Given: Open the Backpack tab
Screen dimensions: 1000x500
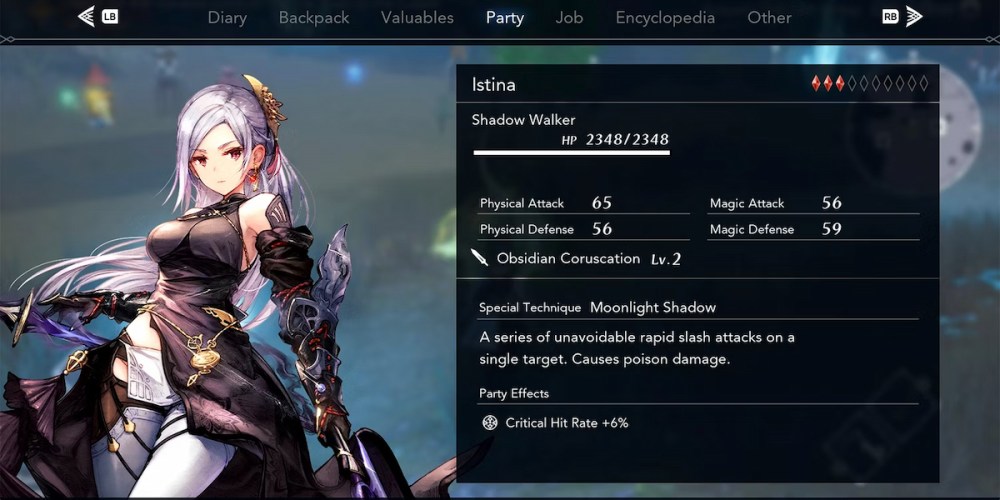Looking at the screenshot, I should (x=314, y=17).
